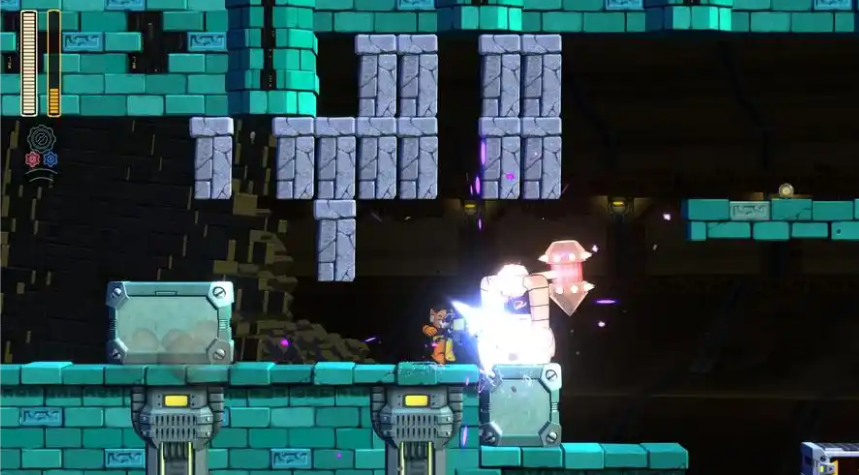Activate the blue Speed Gear icon
Viewport: 859px width, 475px height.
point(50,159)
